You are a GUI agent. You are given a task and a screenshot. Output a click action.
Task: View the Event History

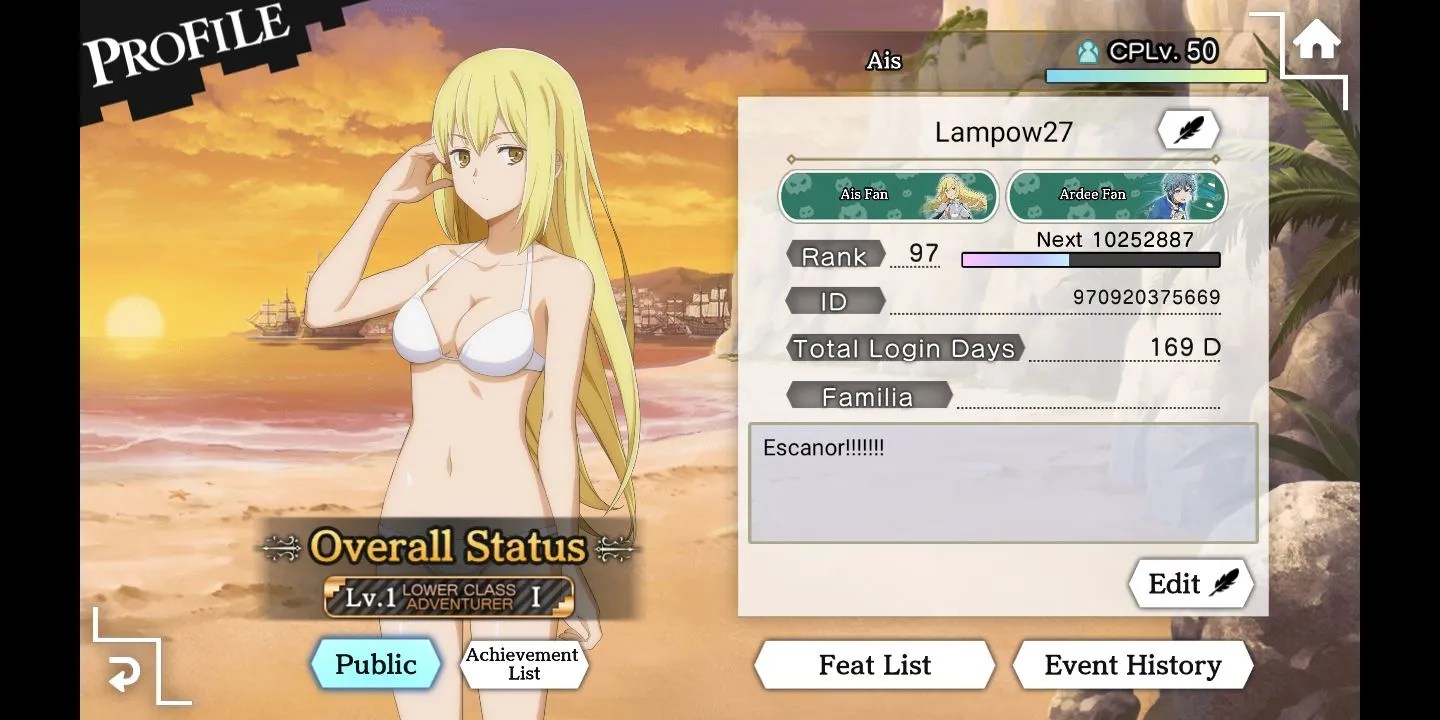(1132, 666)
